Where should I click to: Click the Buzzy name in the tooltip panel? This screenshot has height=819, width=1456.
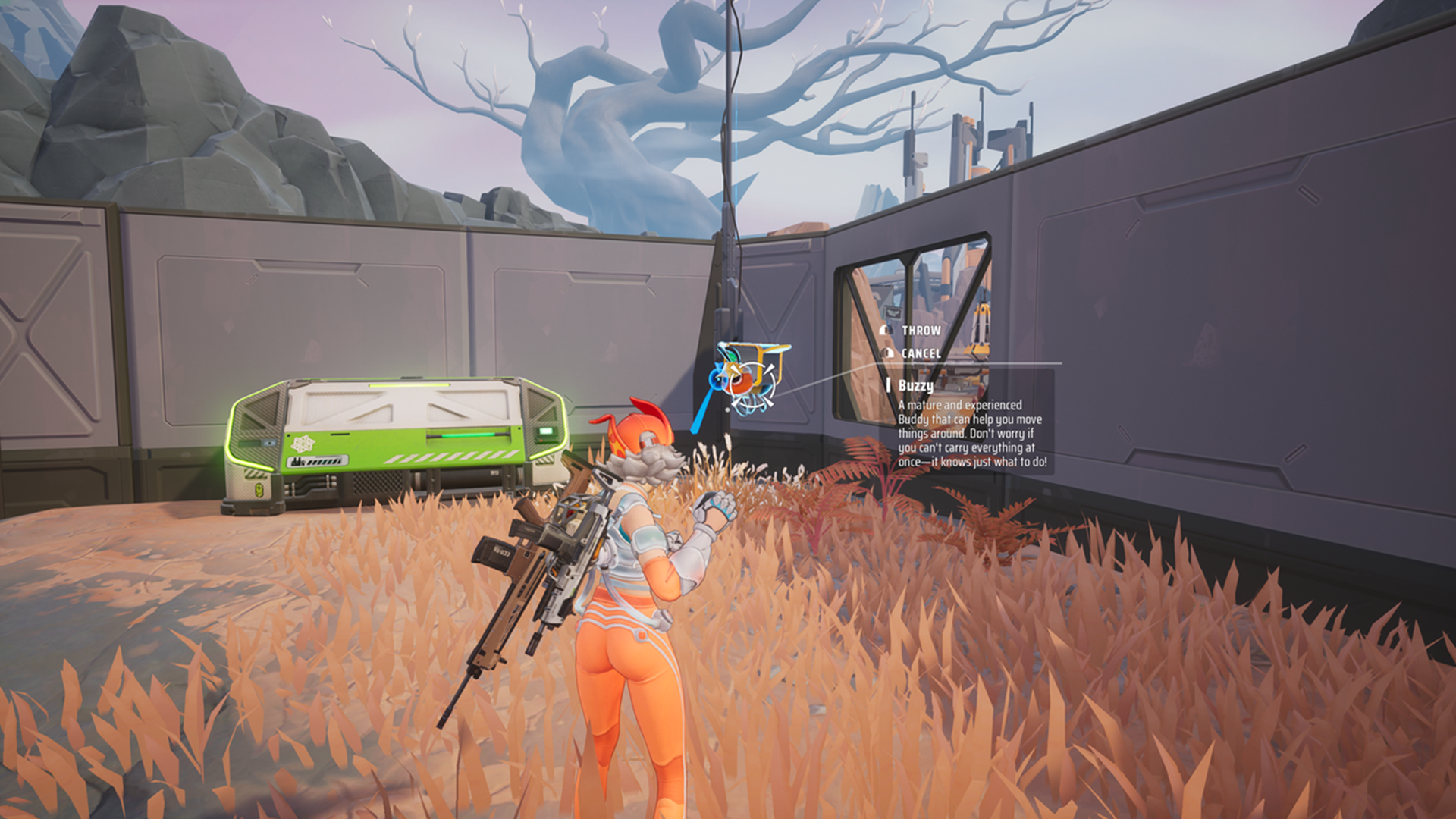point(916,386)
